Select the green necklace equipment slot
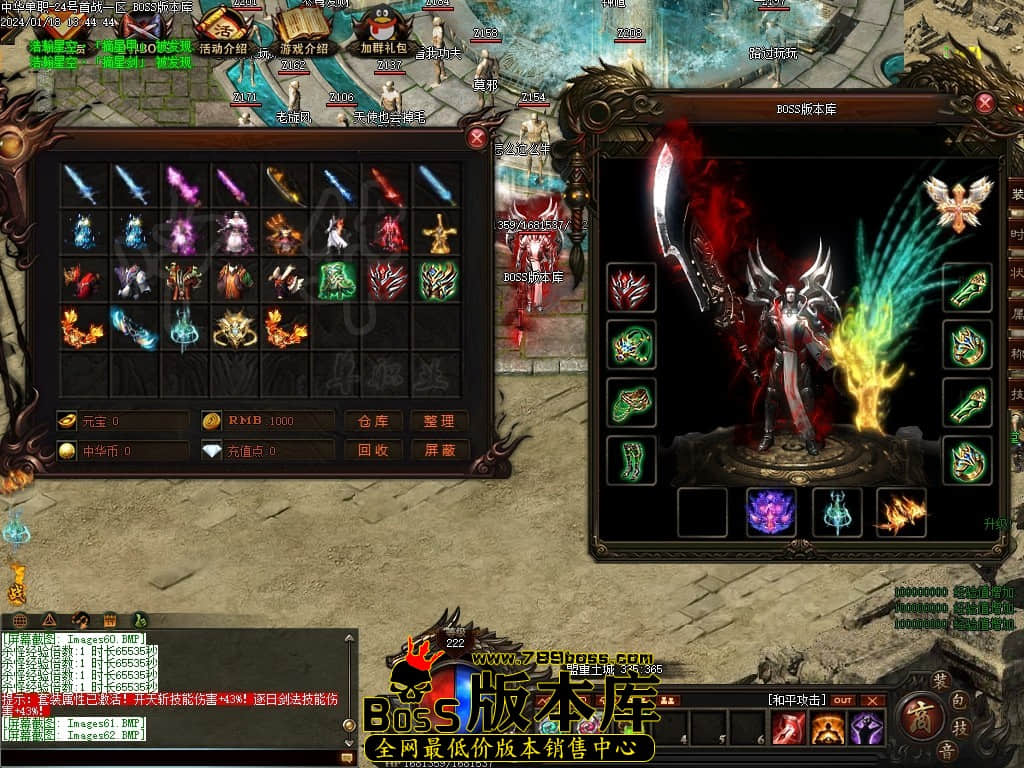Screen dimensions: 1024x768 (631, 345)
